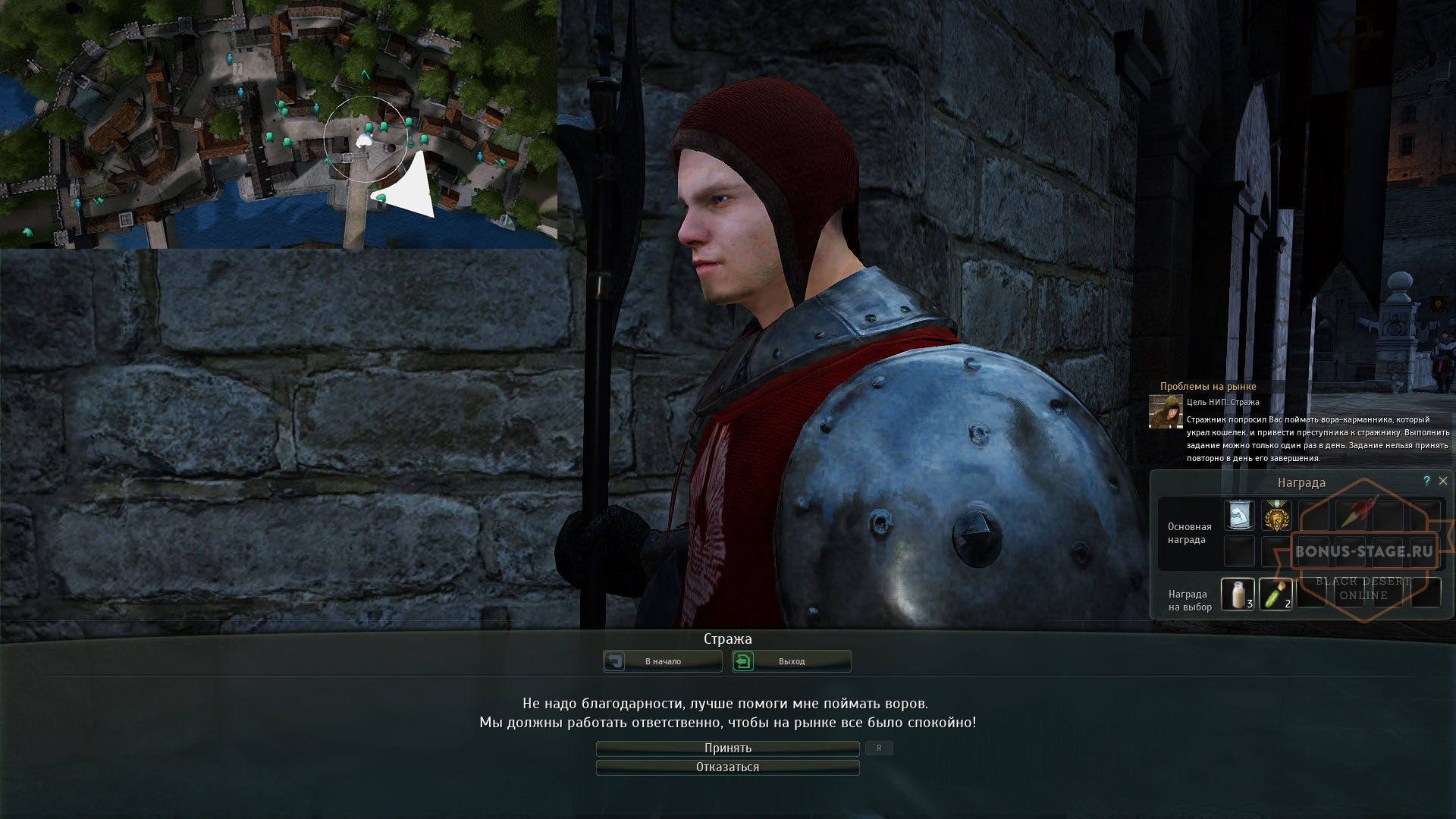Click the town minimap
1456x819 pixels.
click(278, 124)
